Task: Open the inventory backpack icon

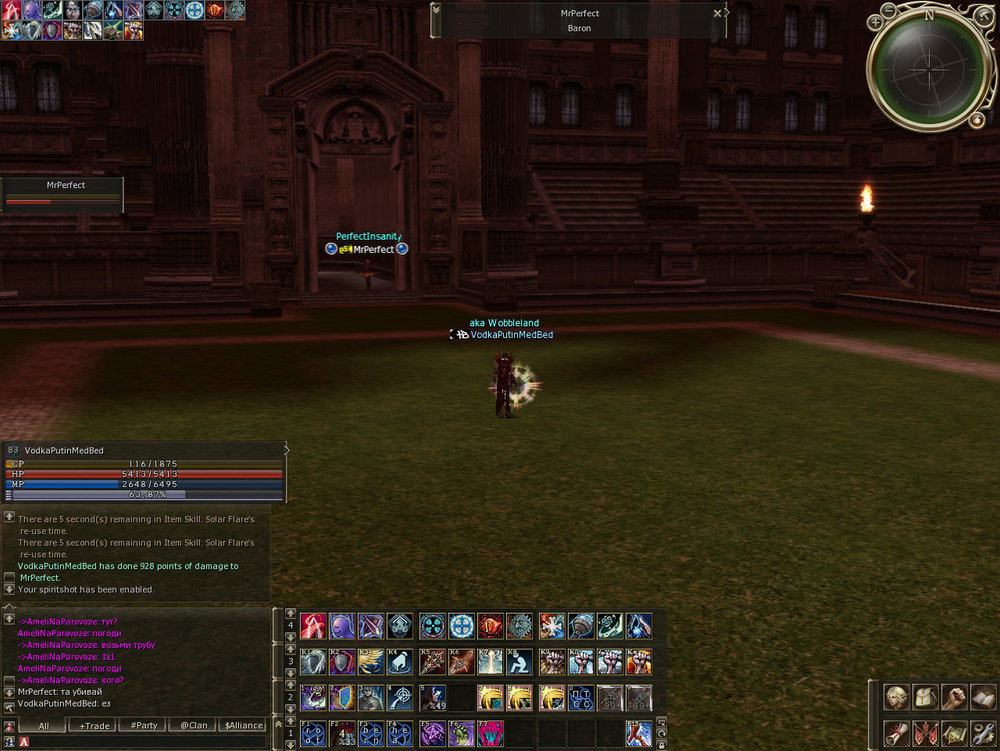Action: click(x=924, y=697)
